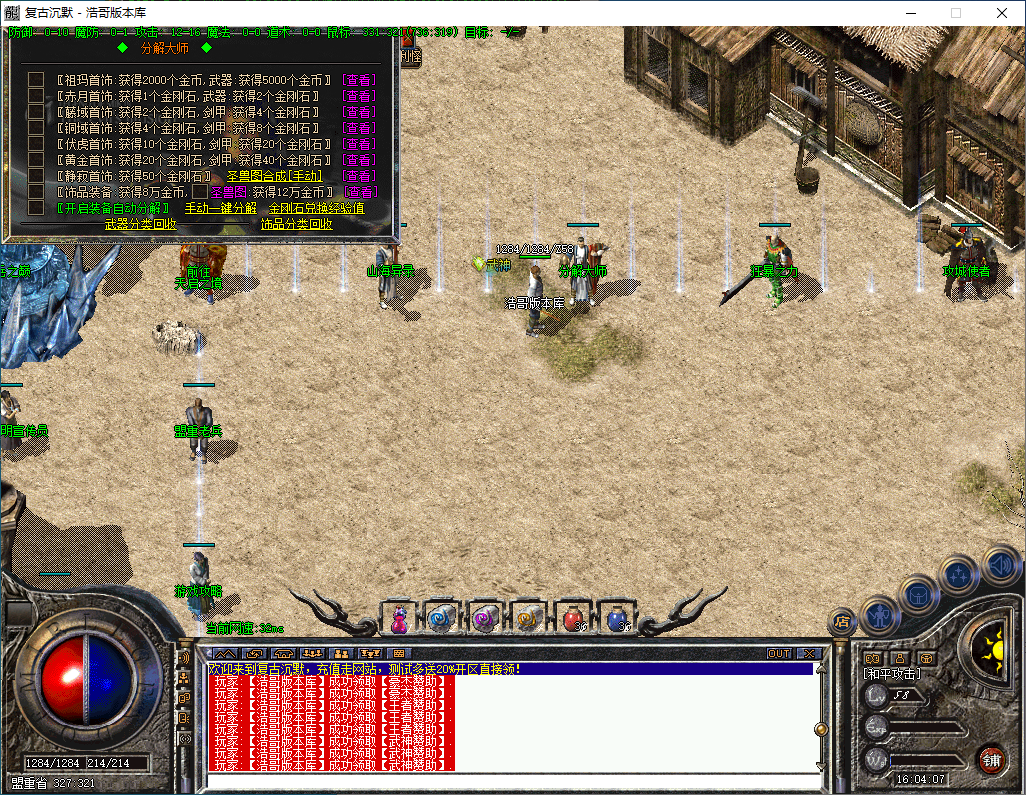
Task: Use the pink potion bottle in the hotbar
Action: 398,620
